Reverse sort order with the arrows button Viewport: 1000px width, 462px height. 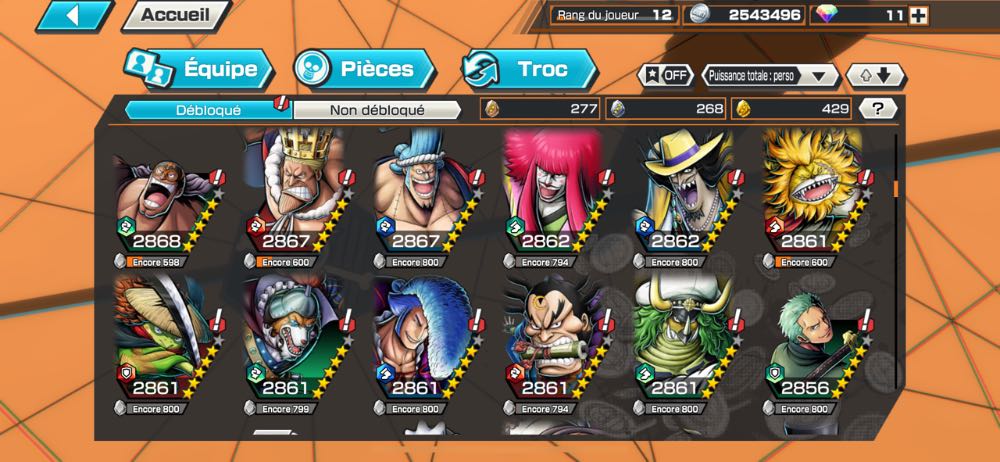click(875, 75)
